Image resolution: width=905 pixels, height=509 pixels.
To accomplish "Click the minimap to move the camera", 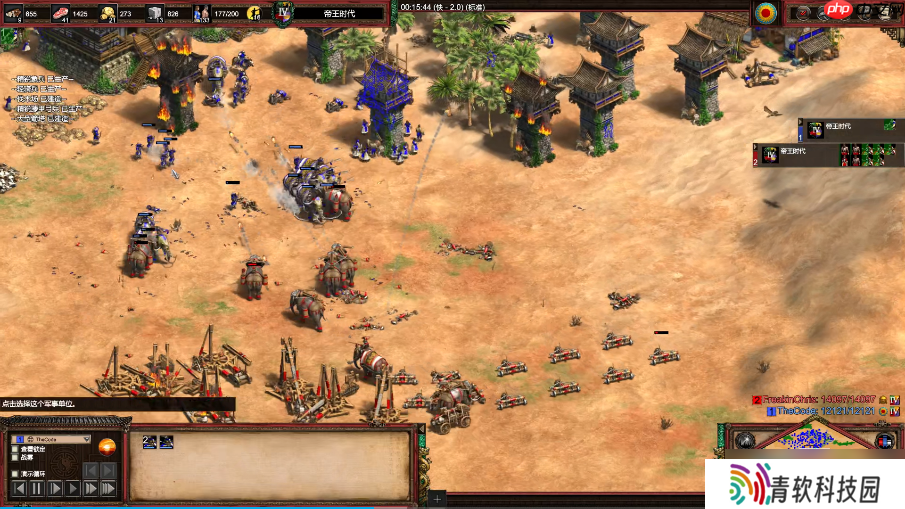I will [812, 438].
